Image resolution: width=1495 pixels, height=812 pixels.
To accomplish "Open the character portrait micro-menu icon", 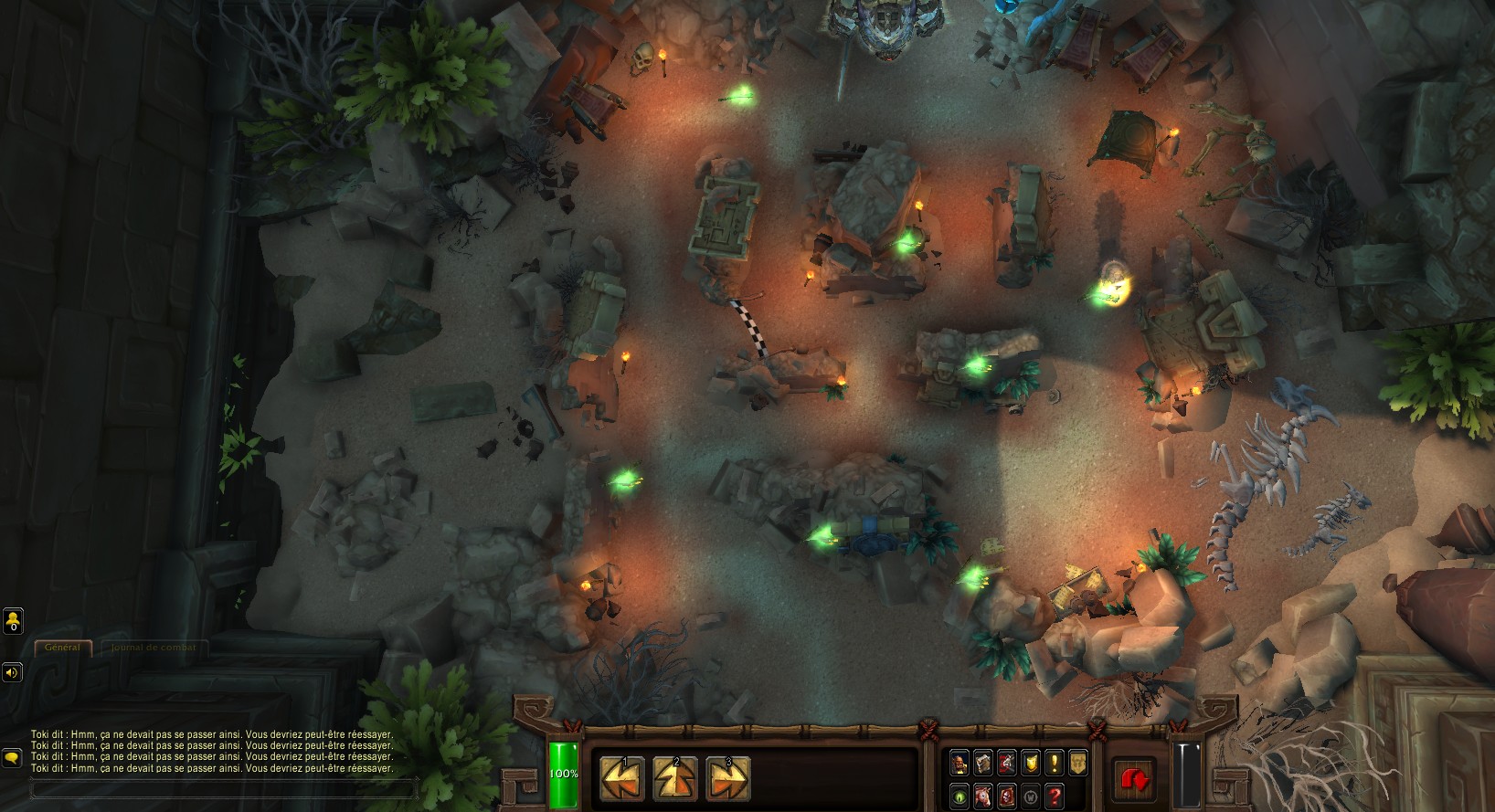I will tap(960, 763).
